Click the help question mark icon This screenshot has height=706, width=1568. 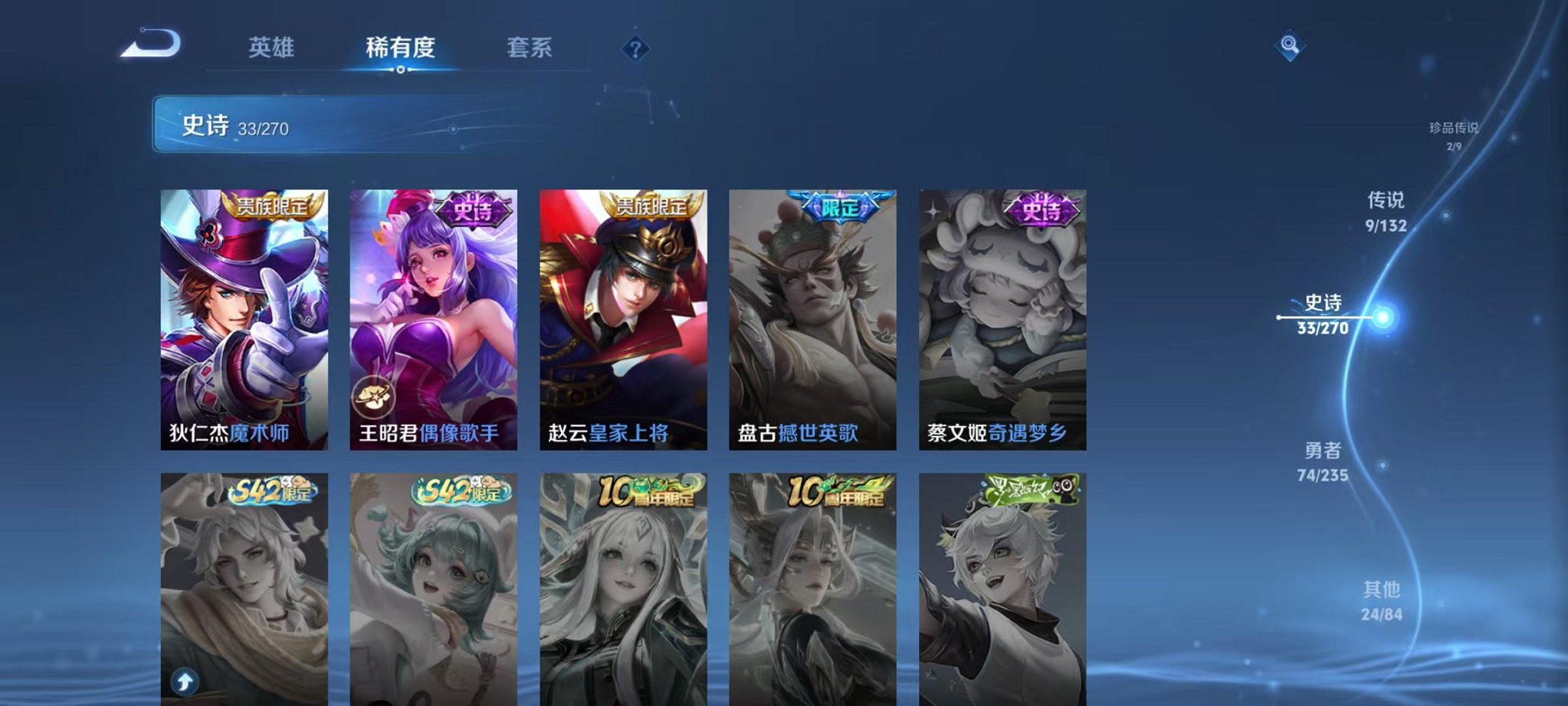tap(634, 49)
